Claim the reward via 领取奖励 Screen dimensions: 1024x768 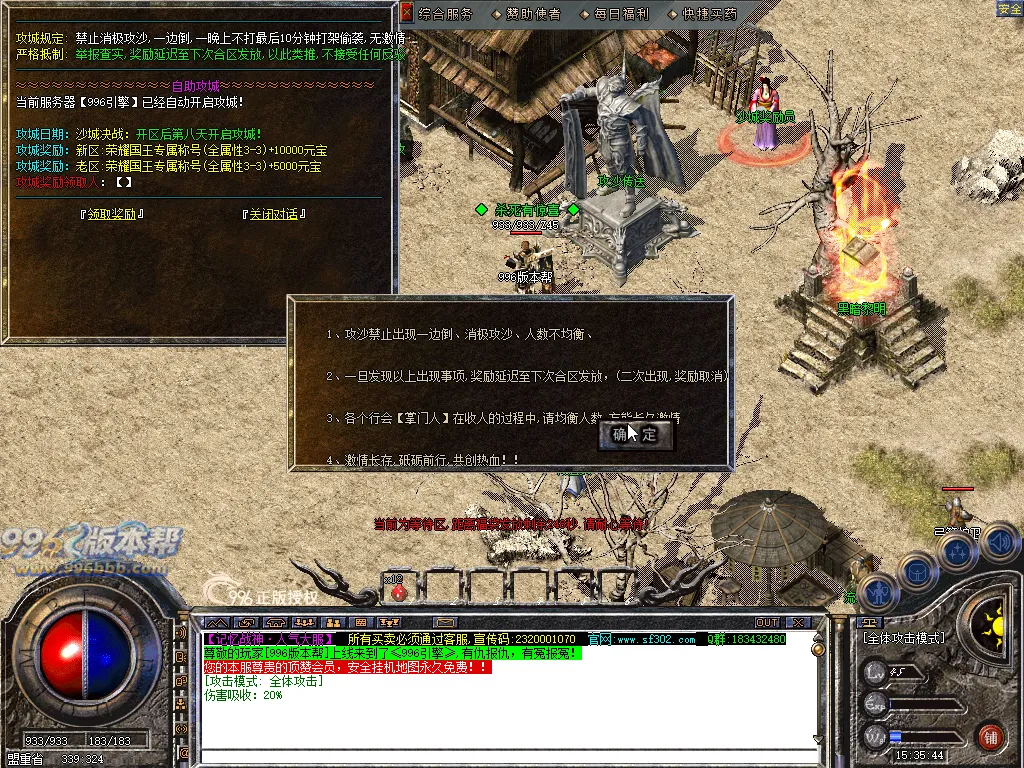pyautogui.click(x=111, y=214)
